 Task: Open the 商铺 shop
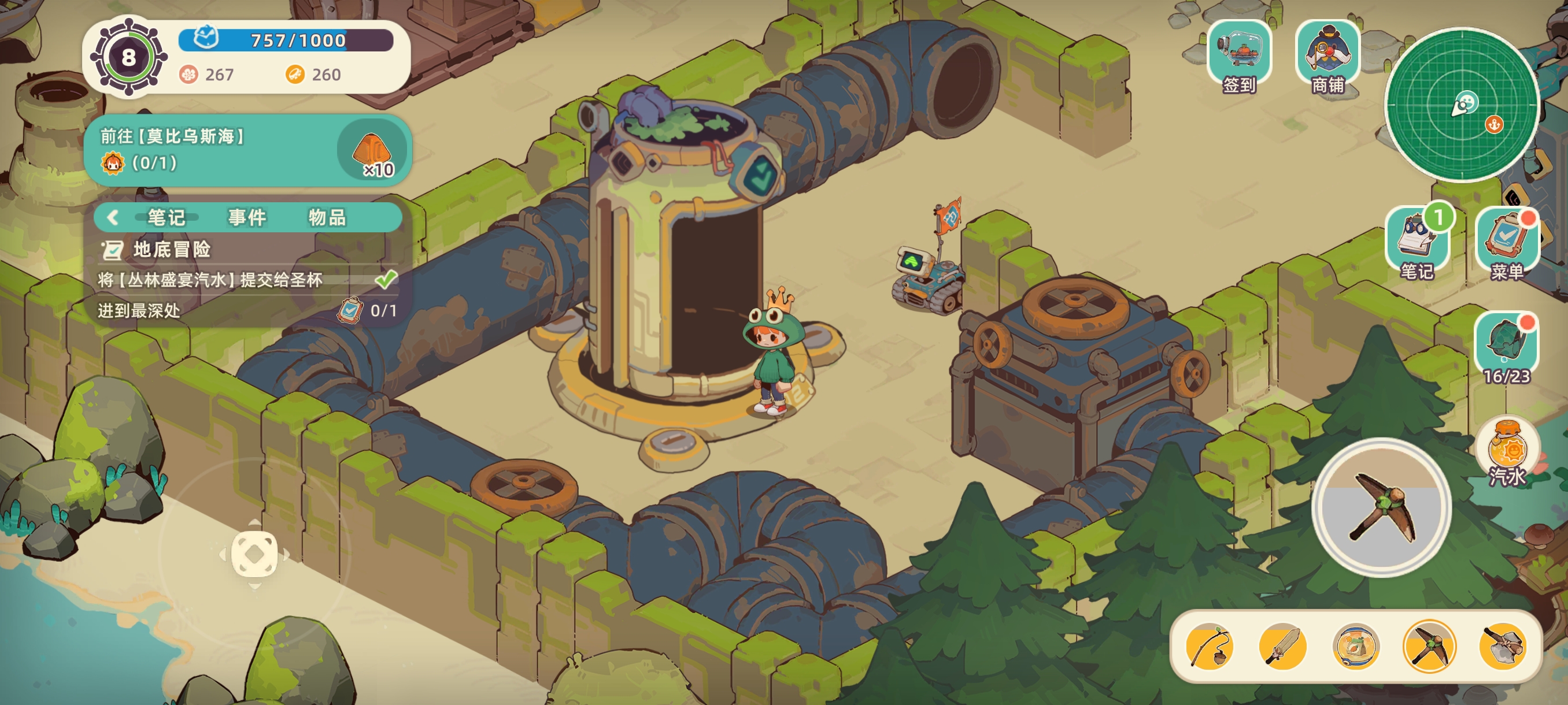(x=1327, y=55)
